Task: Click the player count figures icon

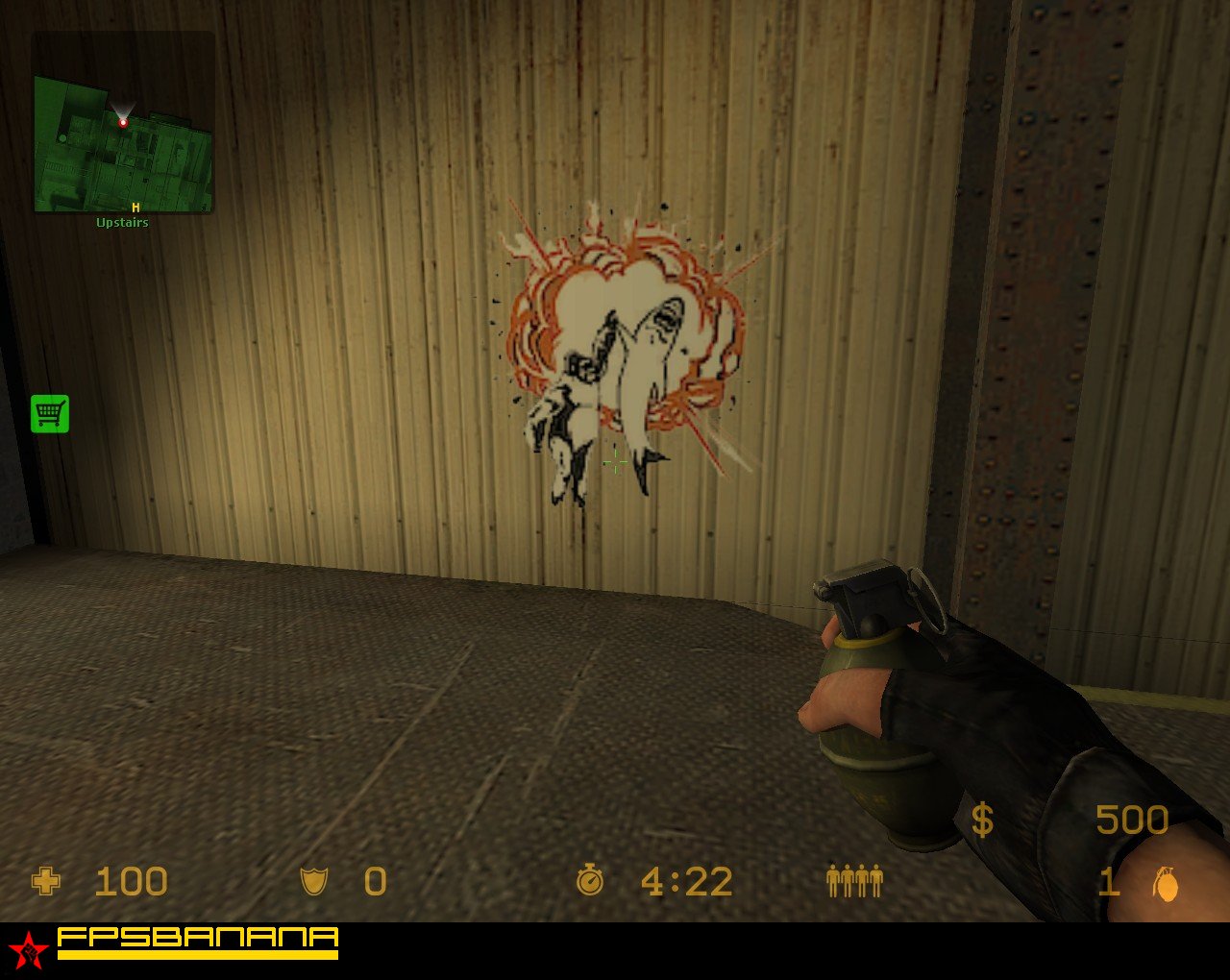Action: pyautogui.click(x=855, y=880)
